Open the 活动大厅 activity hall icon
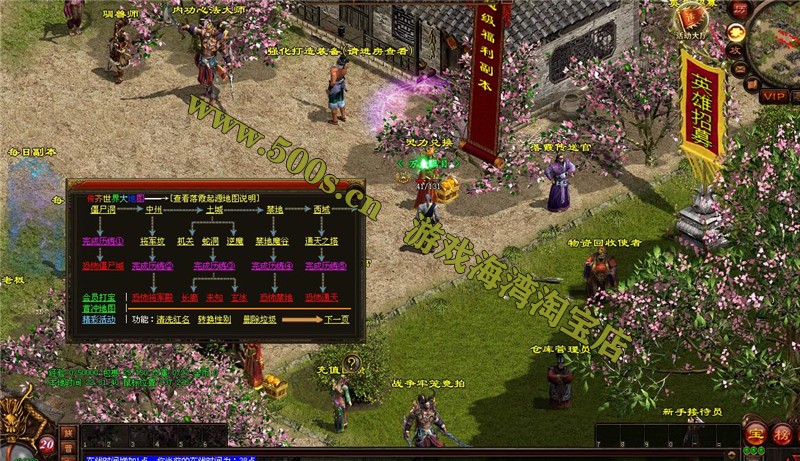Image resolution: width=800 pixels, height=461 pixels. tap(687, 22)
